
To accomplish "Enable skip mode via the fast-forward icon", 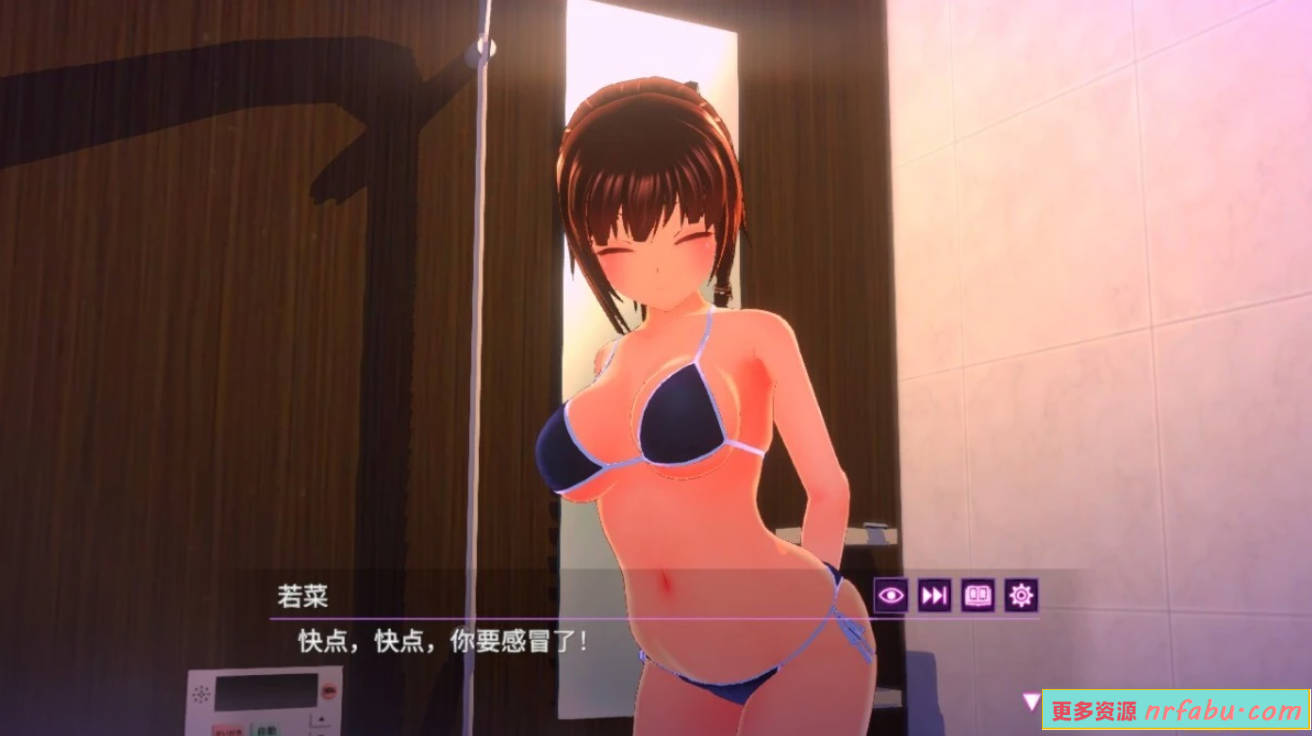I will pyautogui.click(x=934, y=597).
